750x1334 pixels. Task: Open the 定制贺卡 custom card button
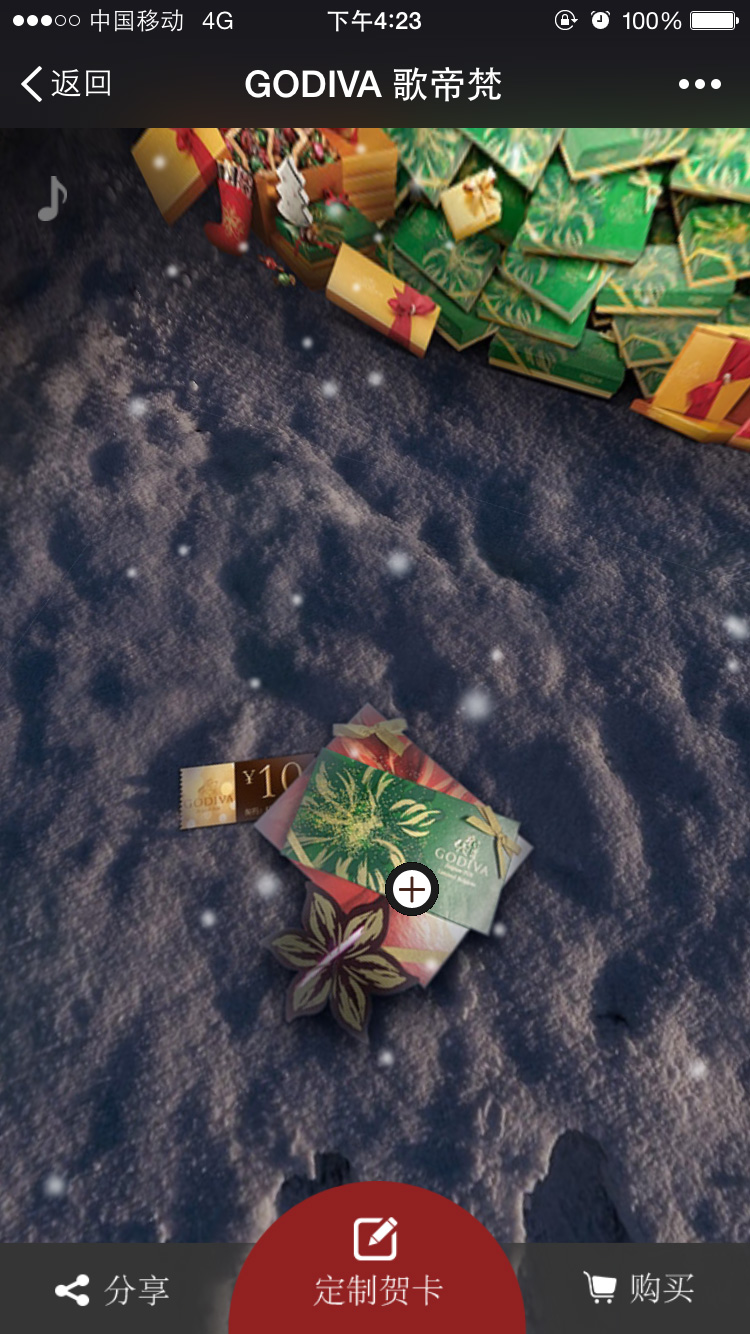(x=377, y=1265)
